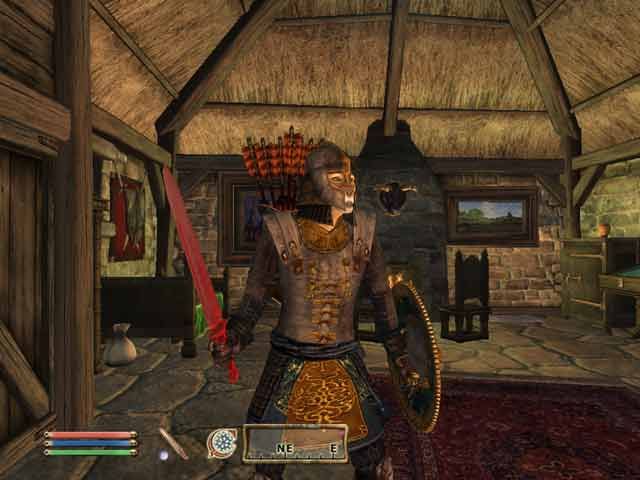Image resolution: width=640 pixels, height=480 pixels.
Task: Click the equipped weapon icon
Action: (173, 442)
